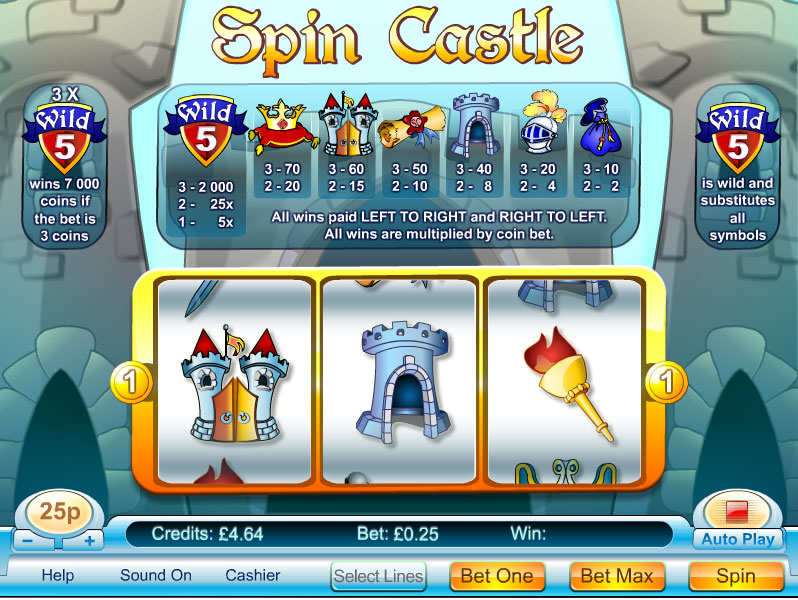The width and height of the screenshot is (798, 600).
Task: Place maximum bet with Bet Max
Action: (617, 576)
